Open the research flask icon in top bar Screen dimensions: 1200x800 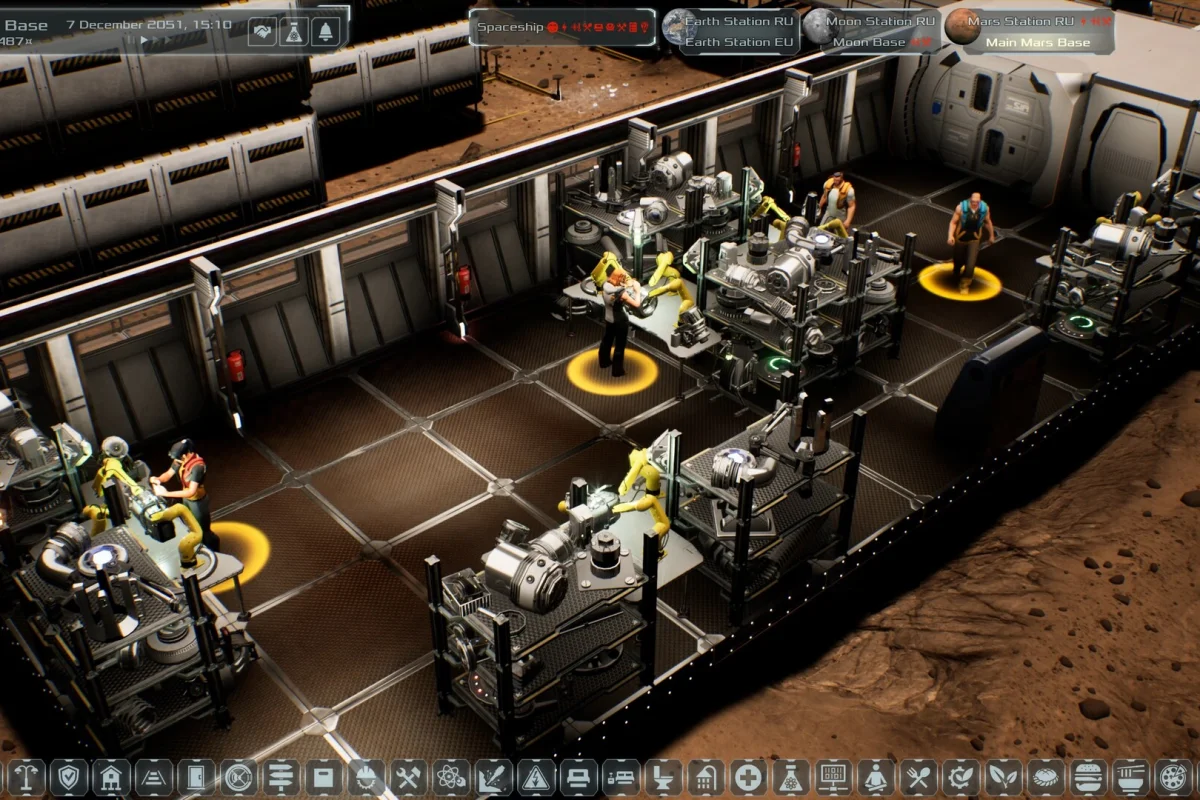click(294, 32)
